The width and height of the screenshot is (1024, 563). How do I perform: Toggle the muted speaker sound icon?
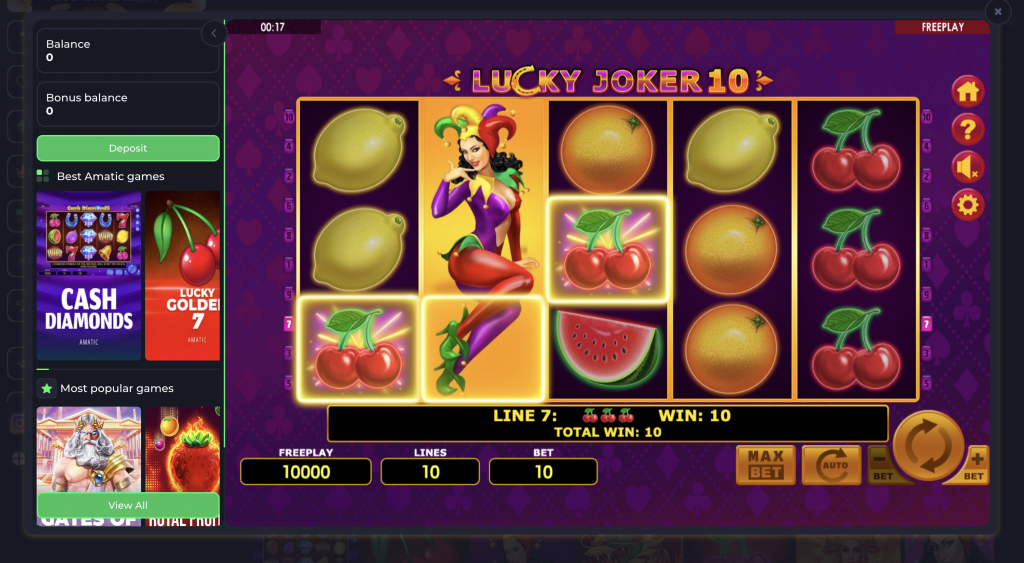click(x=967, y=167)
